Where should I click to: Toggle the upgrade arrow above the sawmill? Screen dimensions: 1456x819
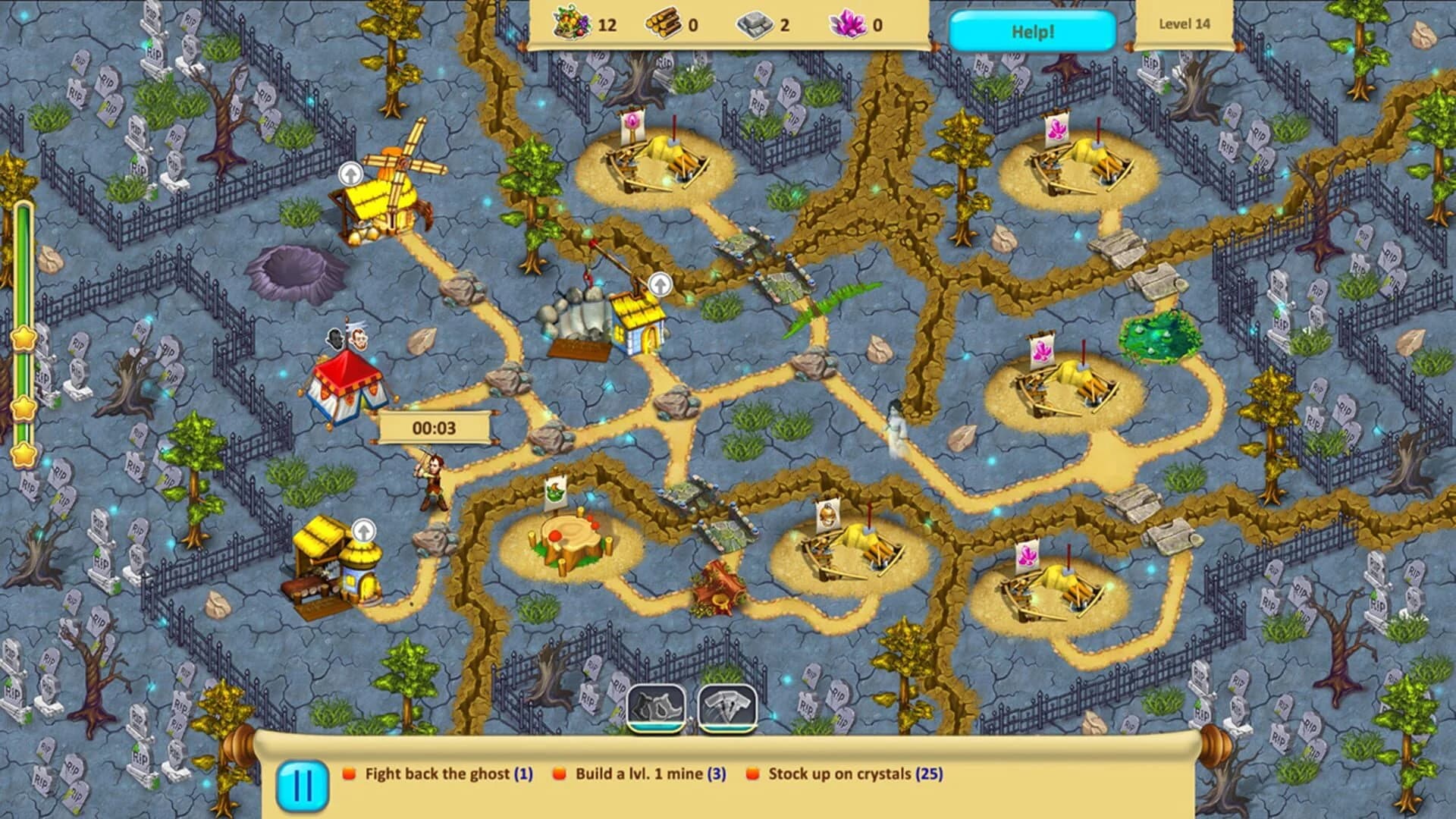click(x=364, y=530)
